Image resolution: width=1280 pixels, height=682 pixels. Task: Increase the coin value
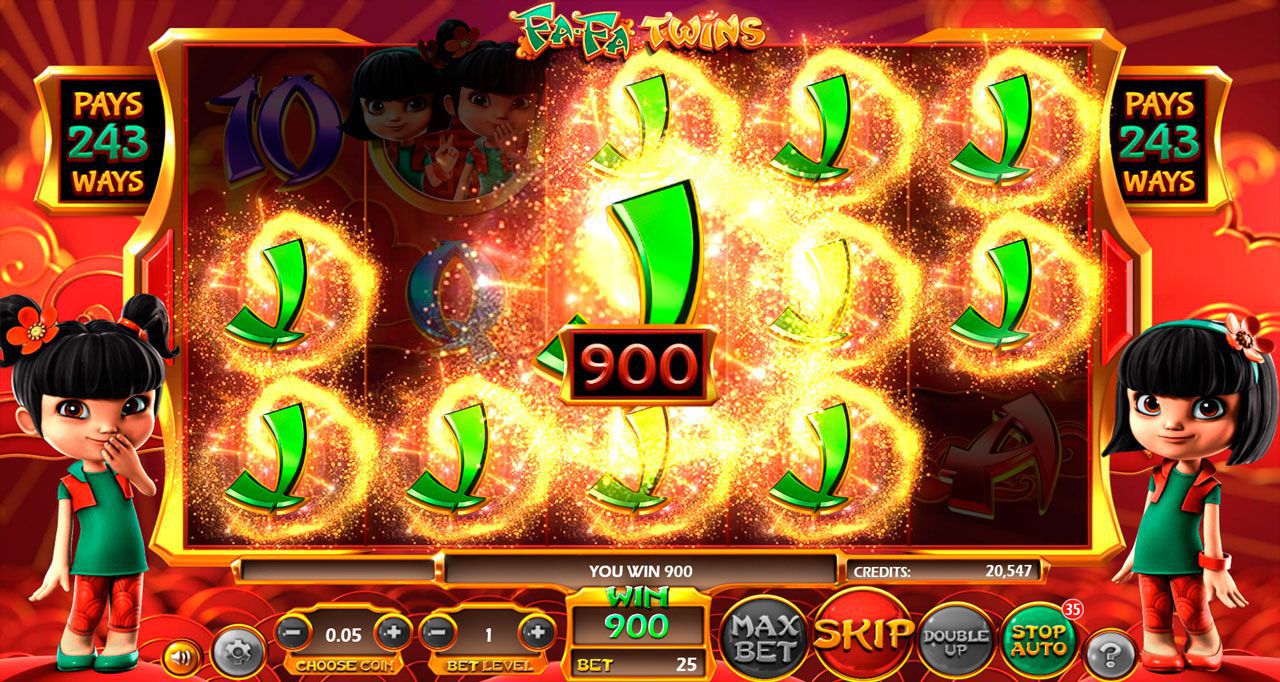(393, 632)
